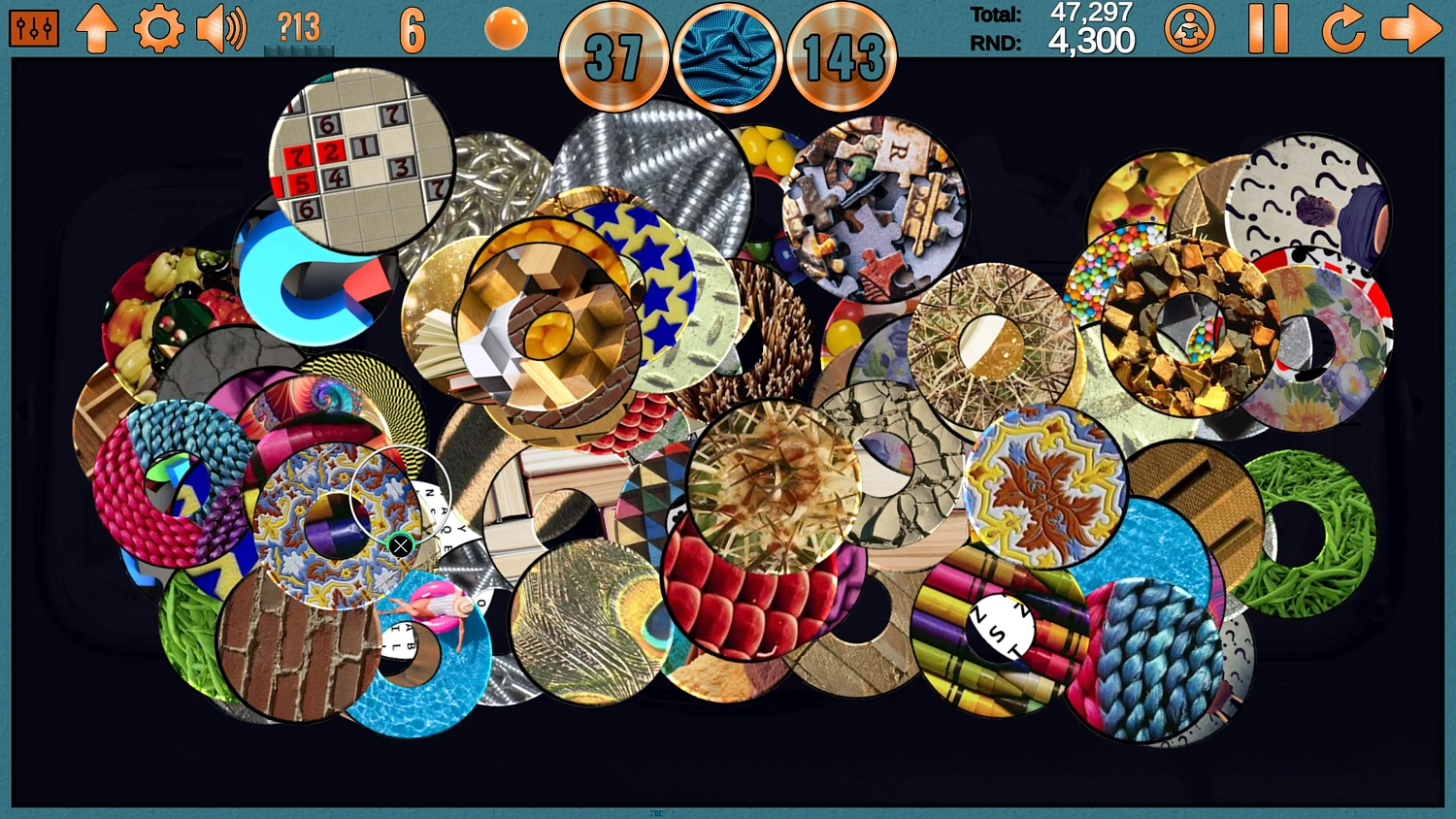Click the green X marker on the board

click(x=401, y=545)
